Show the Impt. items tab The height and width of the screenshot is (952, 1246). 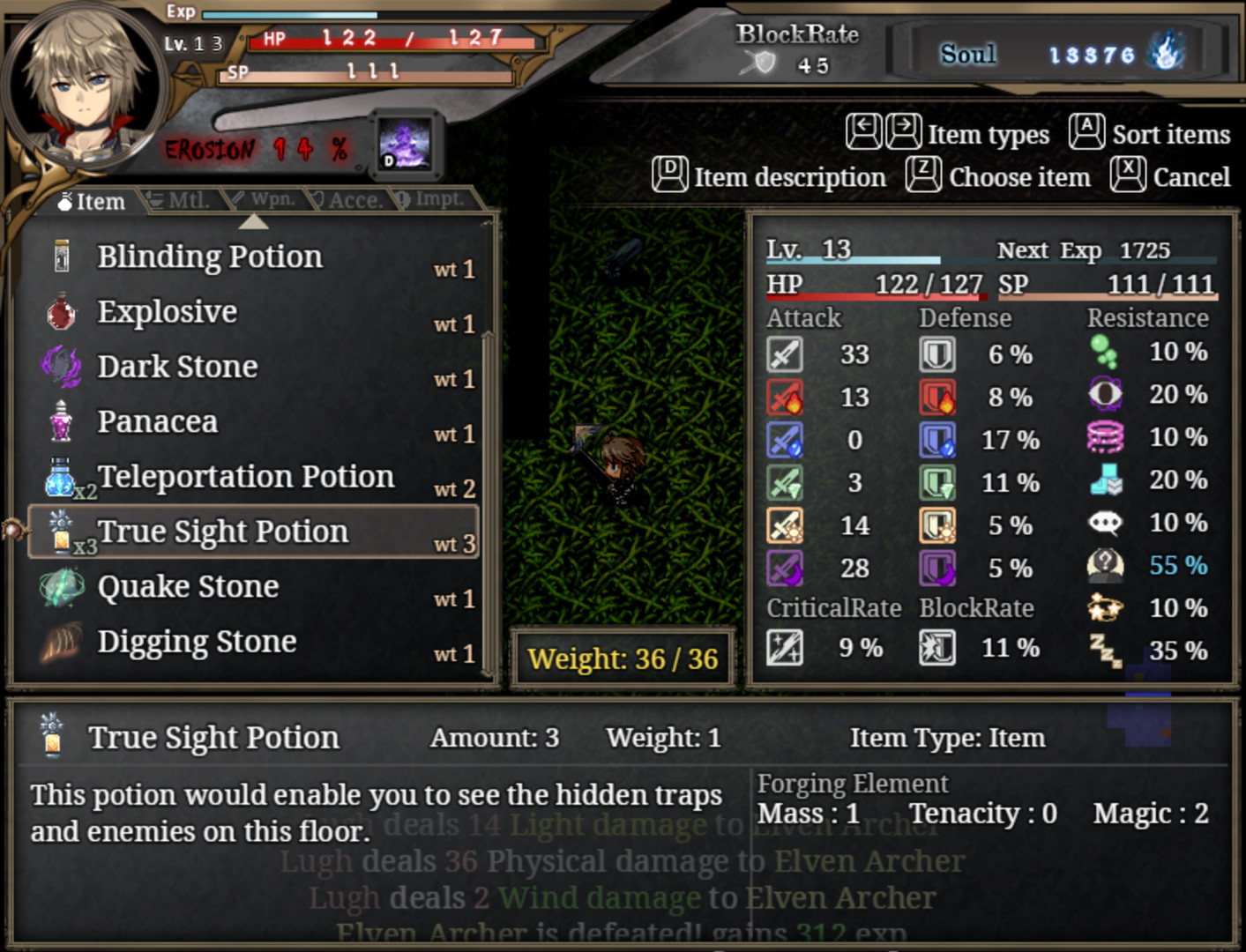[430, 199]
